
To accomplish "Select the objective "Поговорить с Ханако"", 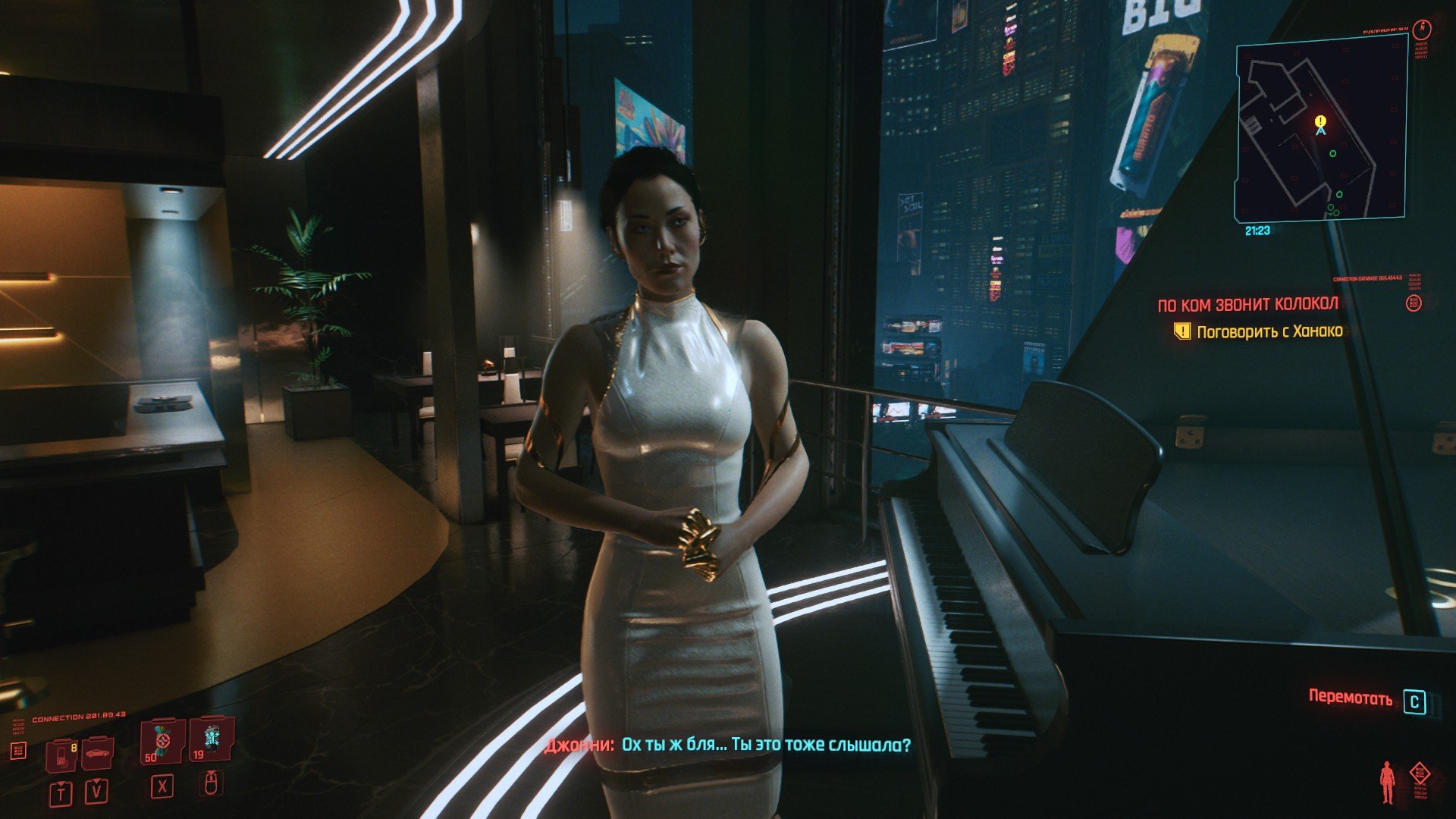I will point(1269,331).
